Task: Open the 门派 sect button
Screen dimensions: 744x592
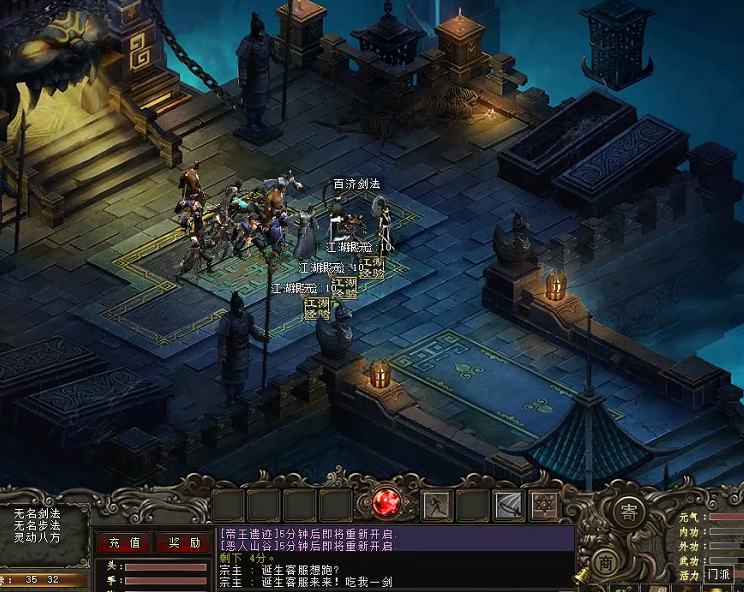Action: (718, 574)
